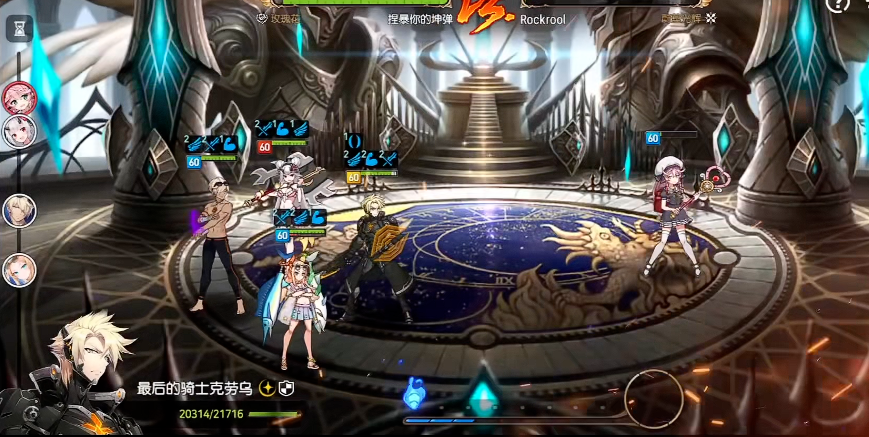Inspect the light element icon beside hero name
The image size is (869, 437).
pyautogui.click(x=267, y=388)
